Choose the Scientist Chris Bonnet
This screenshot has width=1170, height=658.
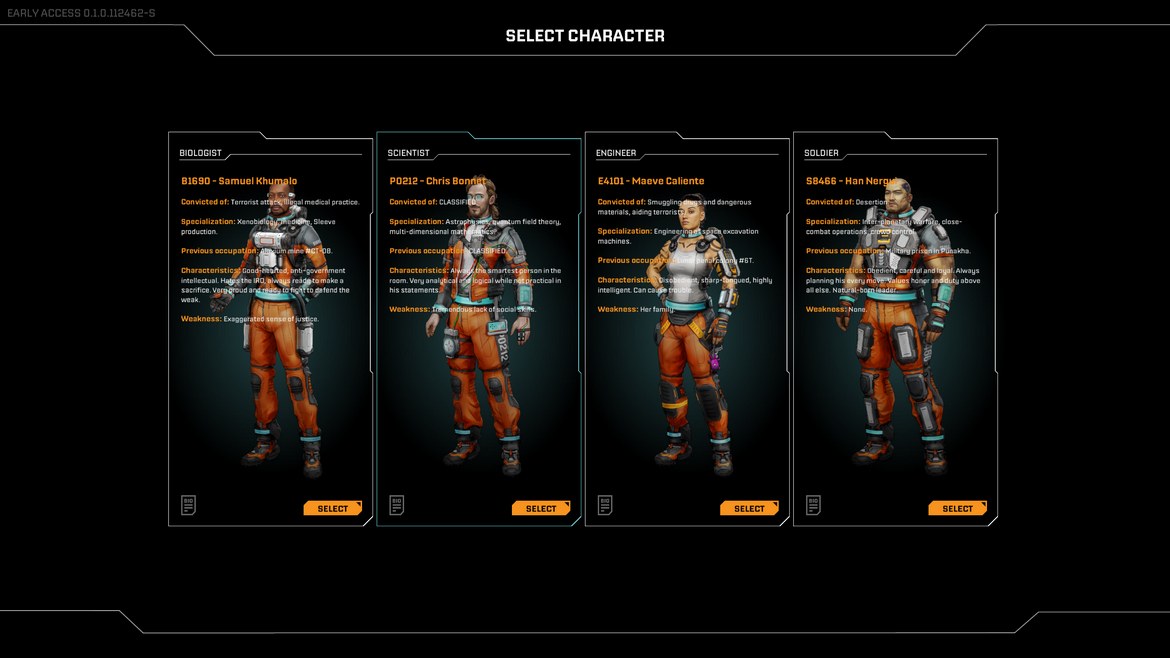[x=540, y=508]
